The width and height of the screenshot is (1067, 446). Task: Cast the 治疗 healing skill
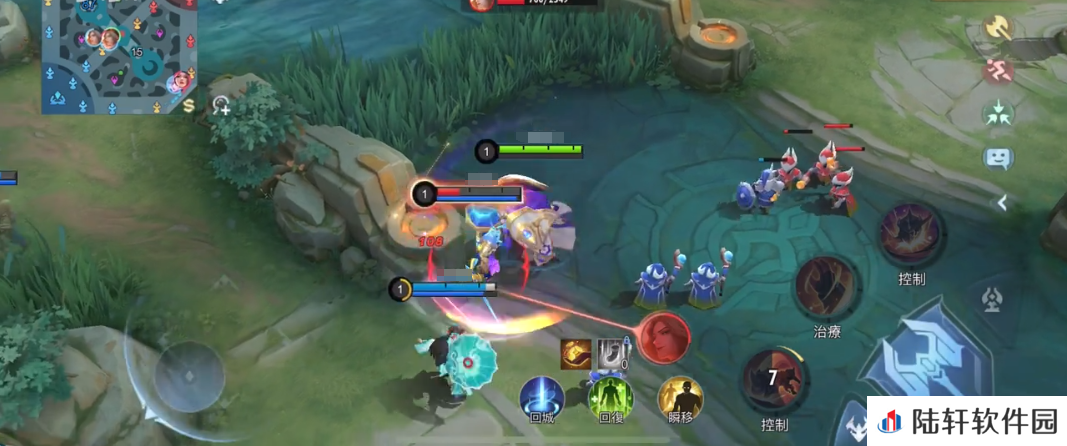(x=826, y=289)
